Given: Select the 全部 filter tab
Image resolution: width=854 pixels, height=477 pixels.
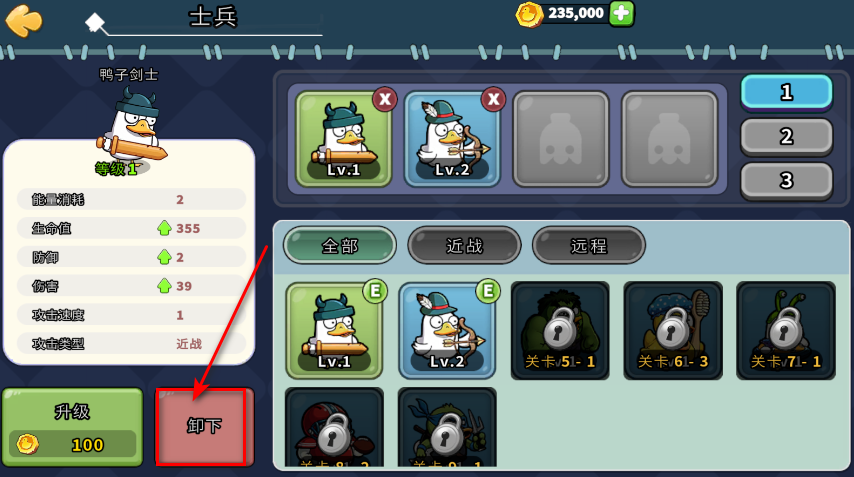Looking at the screenshot, I should [339, 245].
